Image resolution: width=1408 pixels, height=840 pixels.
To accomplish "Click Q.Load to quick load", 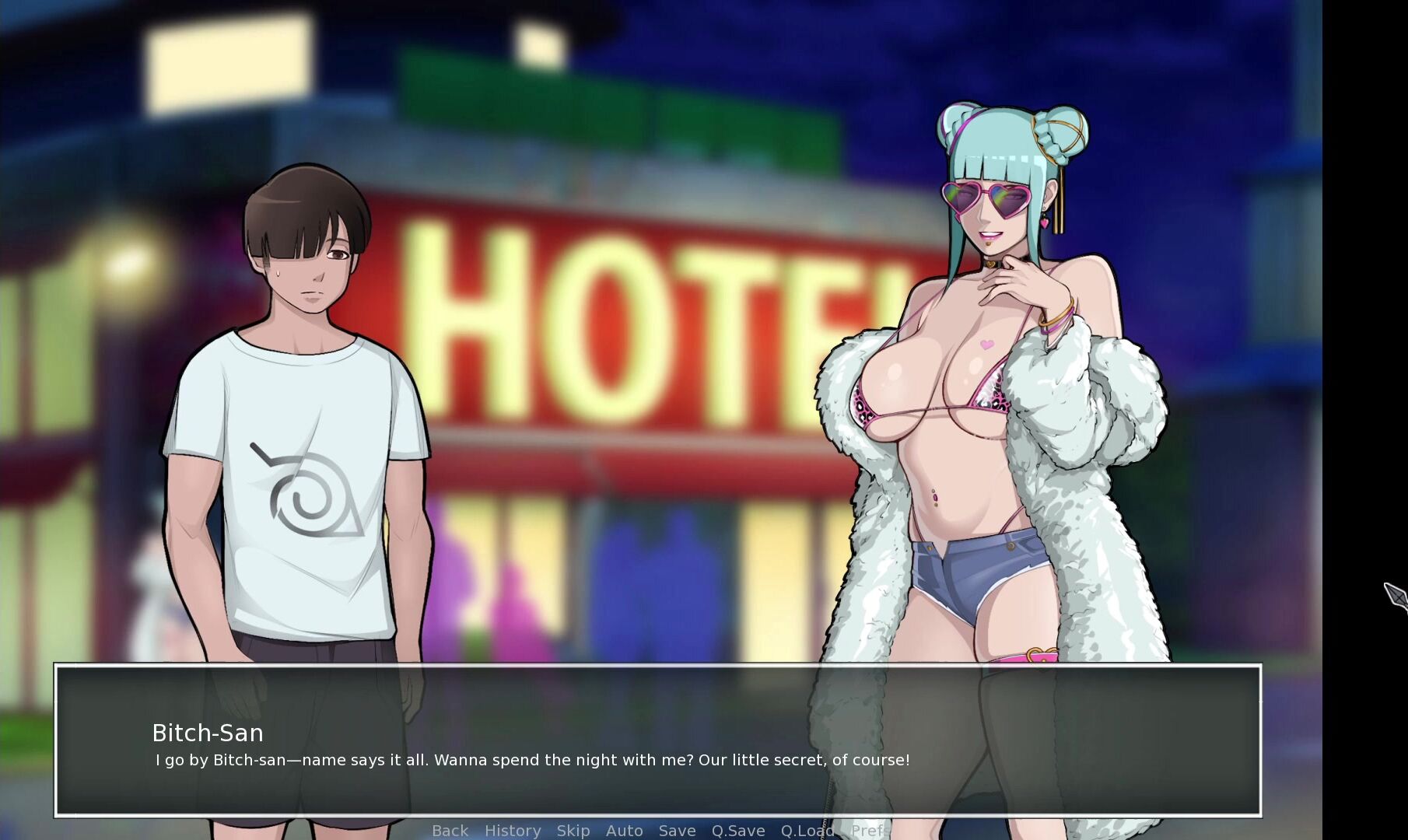I will 807,831.
